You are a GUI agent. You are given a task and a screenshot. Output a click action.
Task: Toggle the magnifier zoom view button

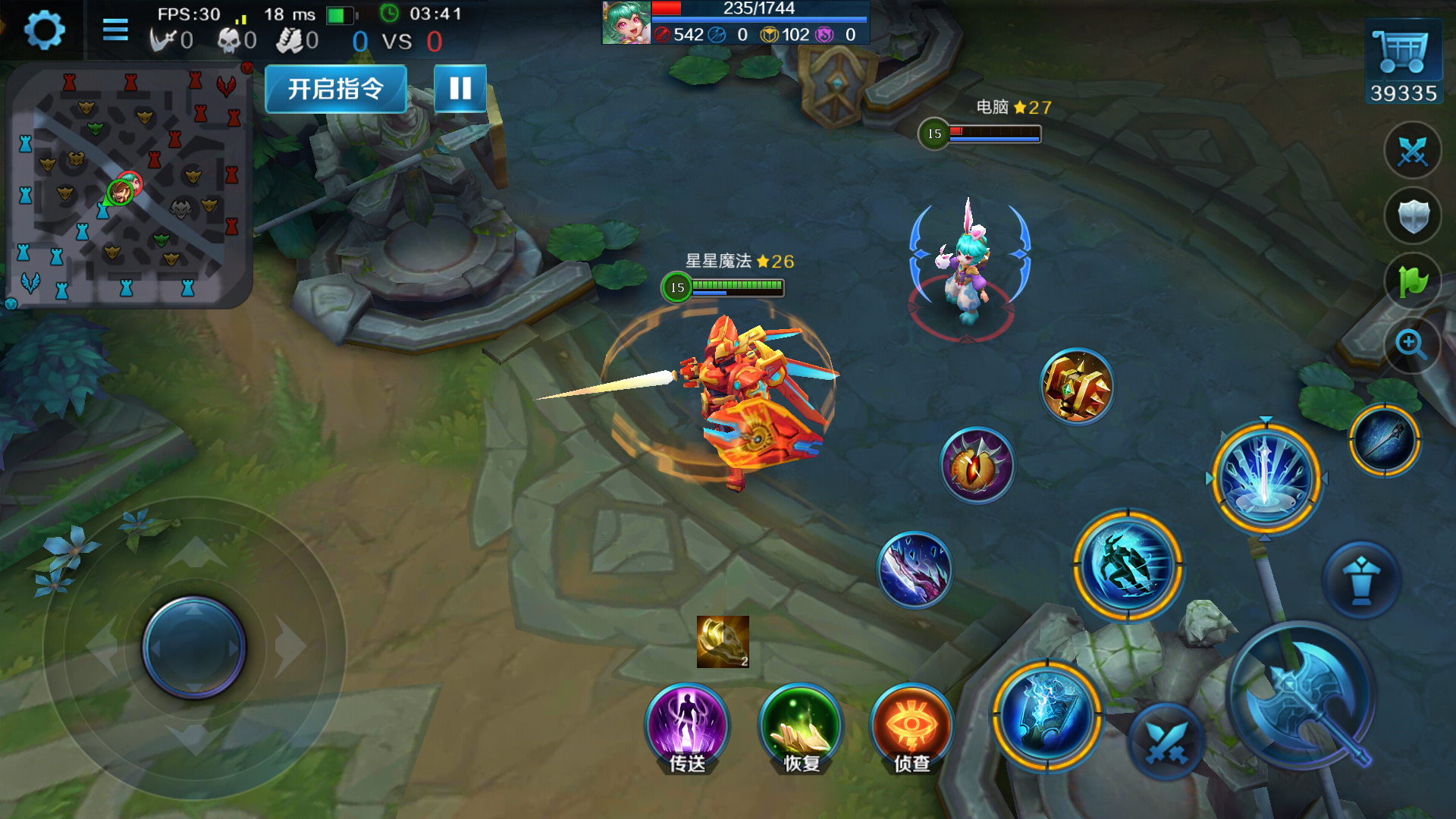pyautogui.click(x=1412, y=344)
